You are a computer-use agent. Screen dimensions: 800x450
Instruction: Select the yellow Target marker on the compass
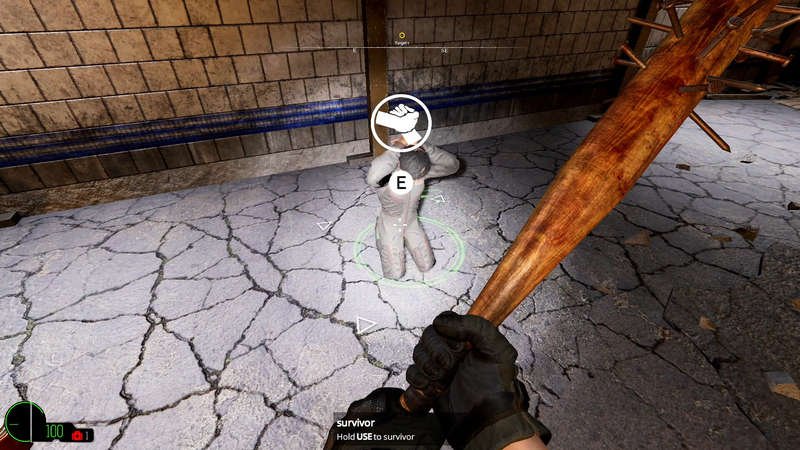(401, 35)
